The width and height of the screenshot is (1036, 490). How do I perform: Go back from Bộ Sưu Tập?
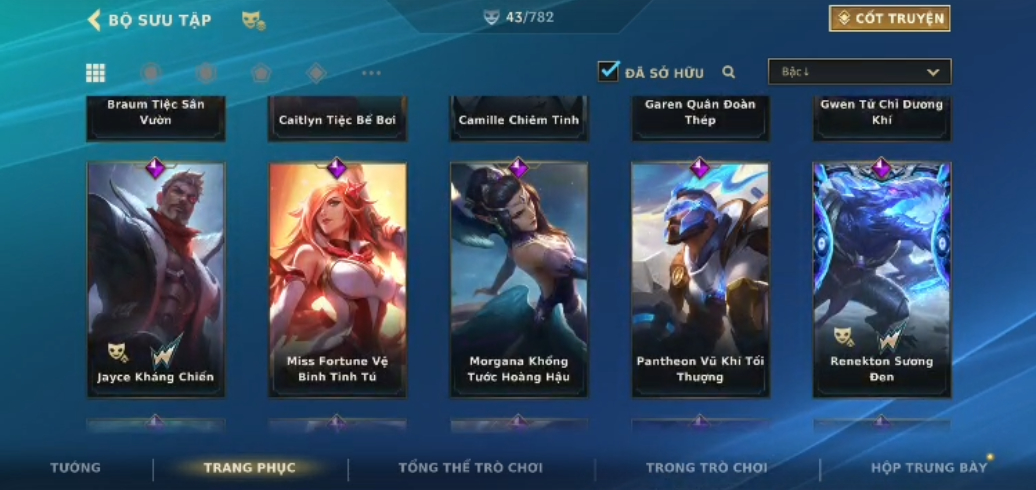click(x=95, y=20)
